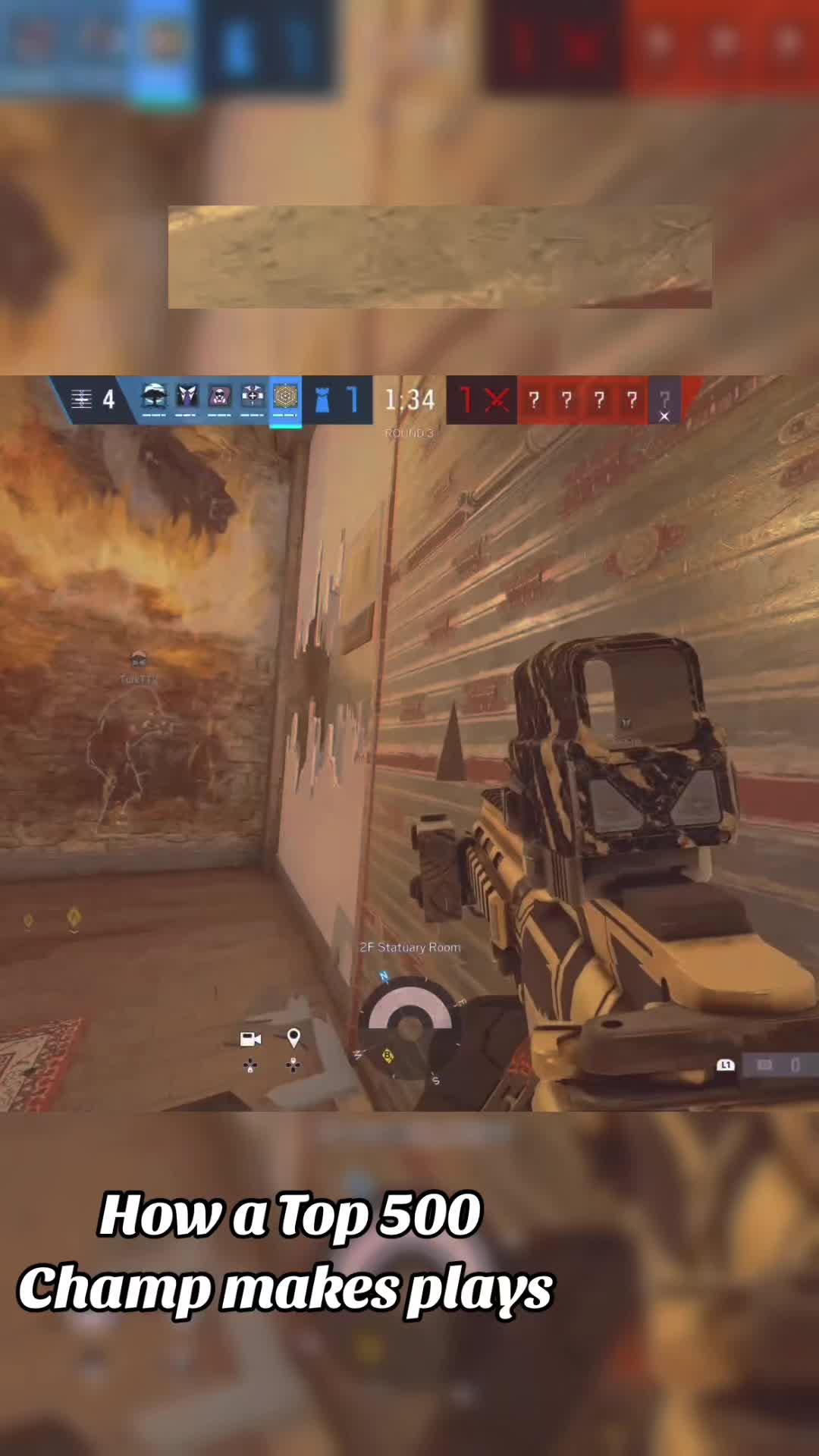This screenshot has width=819, height=1456.
Task: Click the blue defender team icon
Action: pyautogui.click(x=322, y=400)
